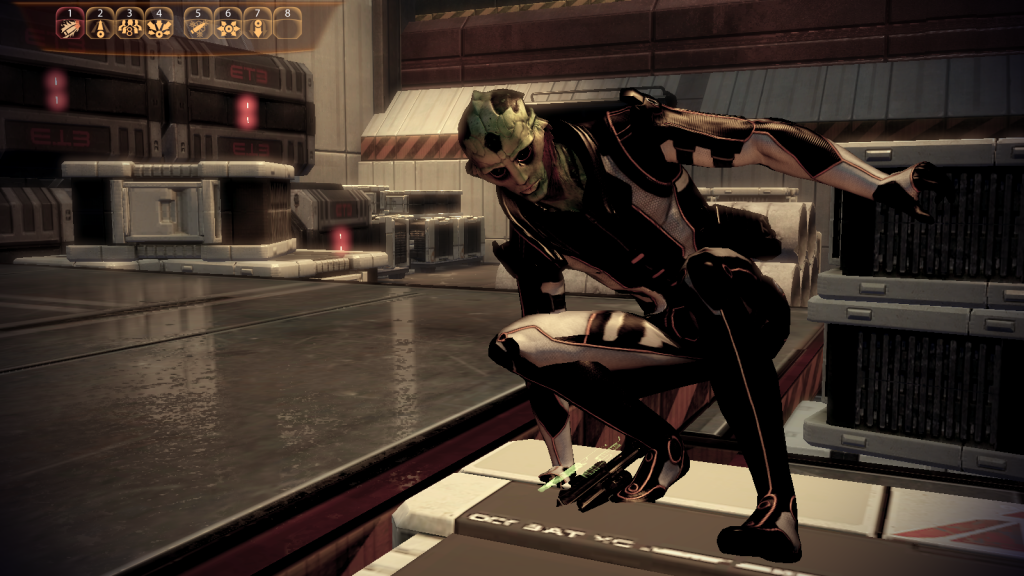Viewport: 1024px width, 576px height.
Task: Select the empty quick slot 8
Action: tap(288, 24)
